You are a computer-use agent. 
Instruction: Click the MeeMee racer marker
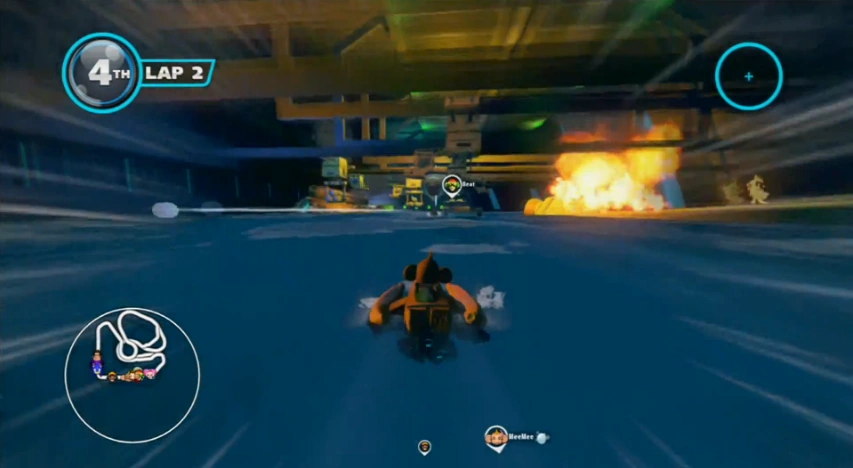(x=496, y=436)
